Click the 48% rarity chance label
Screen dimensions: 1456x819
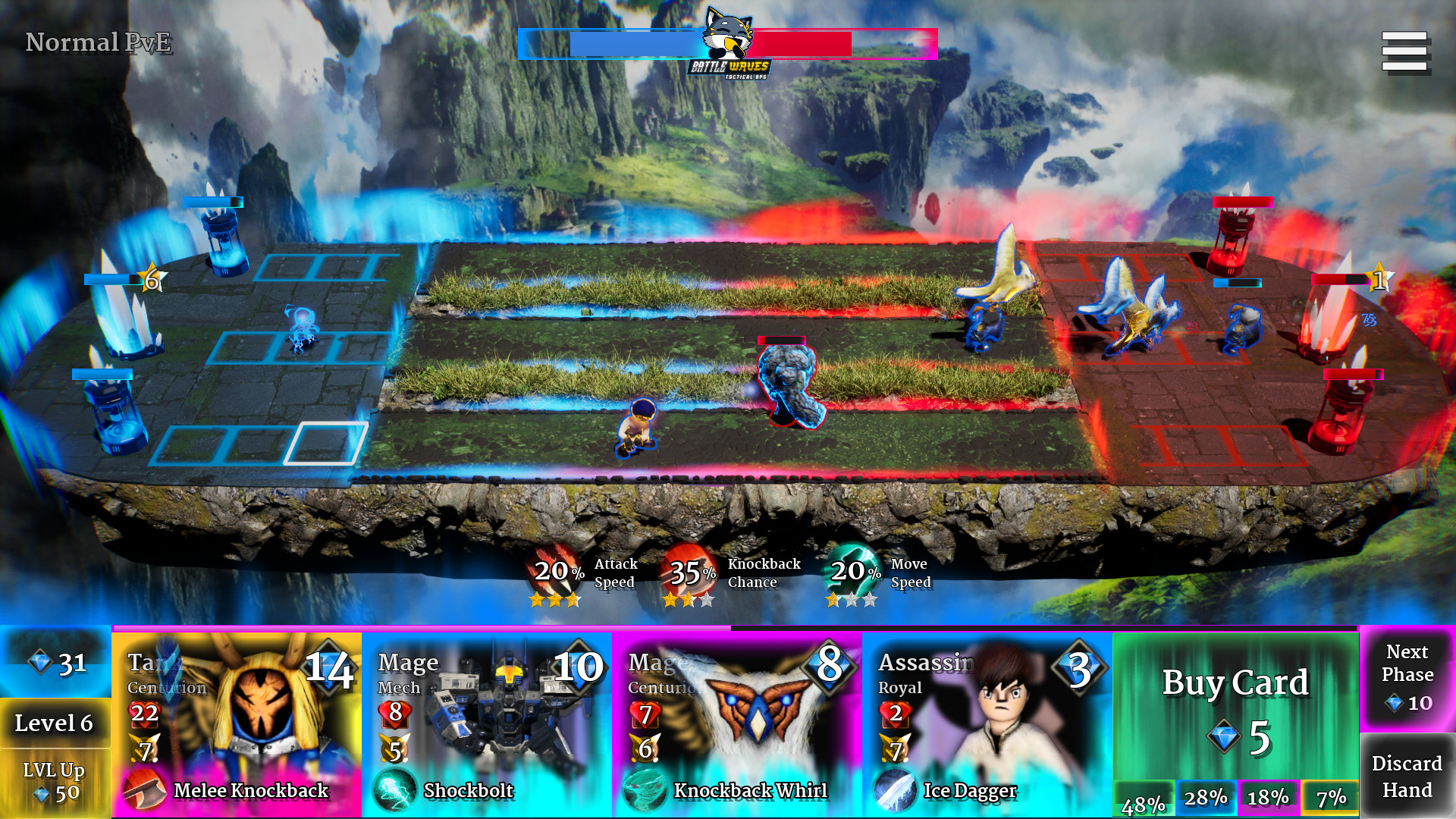click(x=1145, y=800)
